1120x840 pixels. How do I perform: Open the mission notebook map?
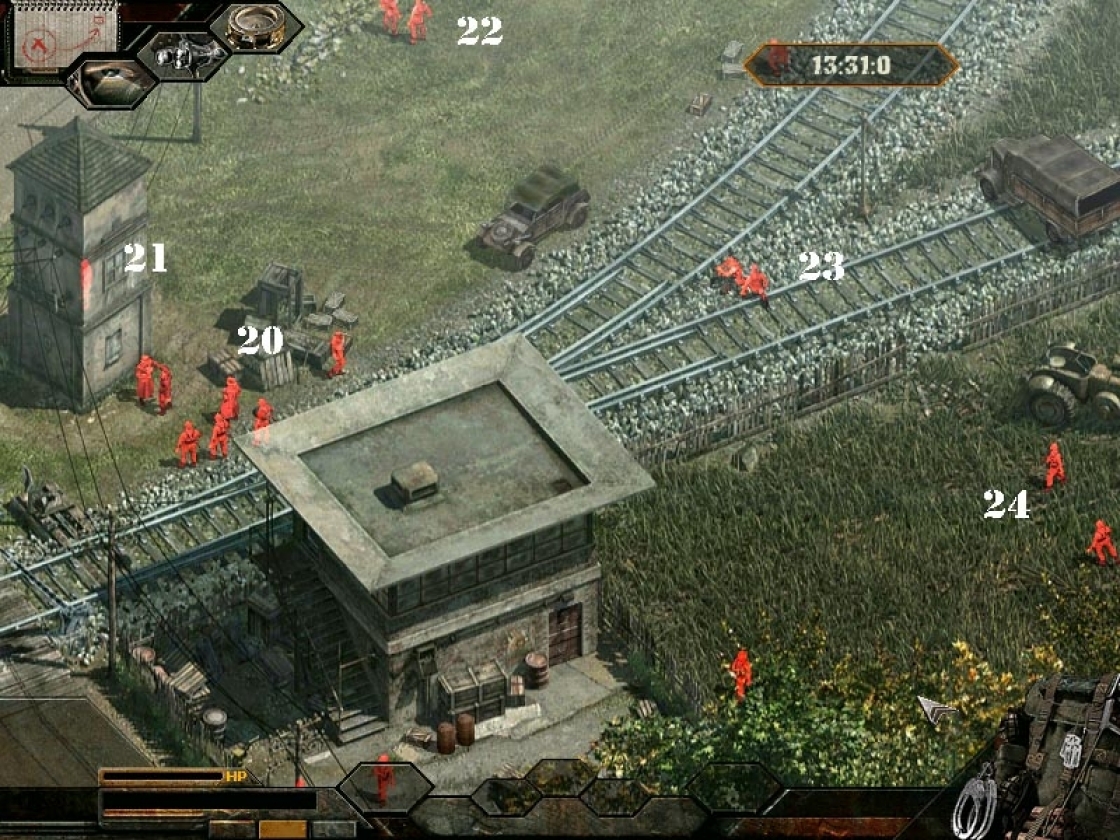(62, 36)
